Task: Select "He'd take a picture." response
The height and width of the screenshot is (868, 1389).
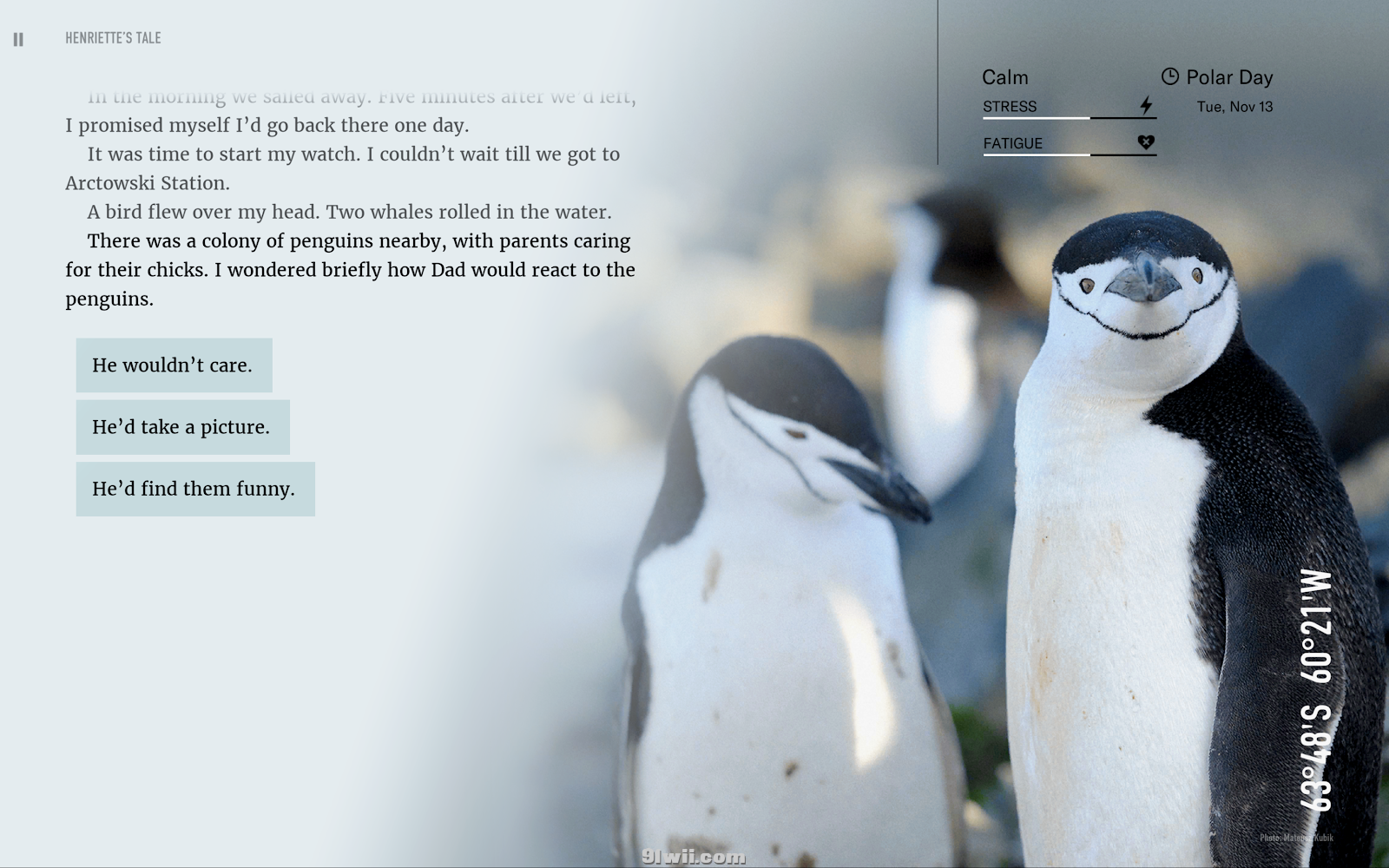Action: (x=182, y=427)
